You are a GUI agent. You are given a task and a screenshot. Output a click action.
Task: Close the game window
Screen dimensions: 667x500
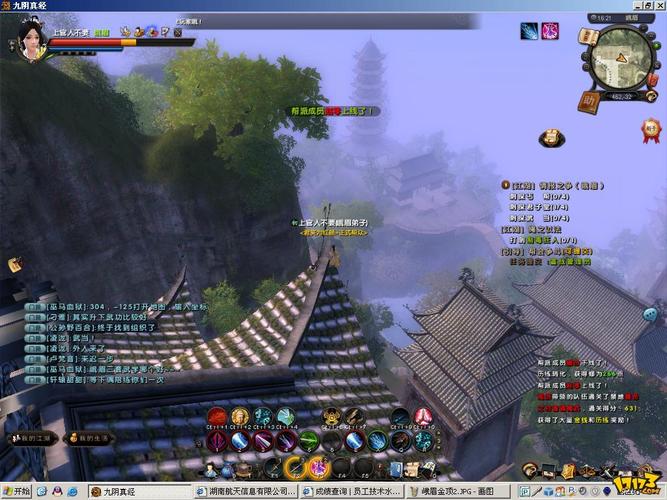(657, 6)
